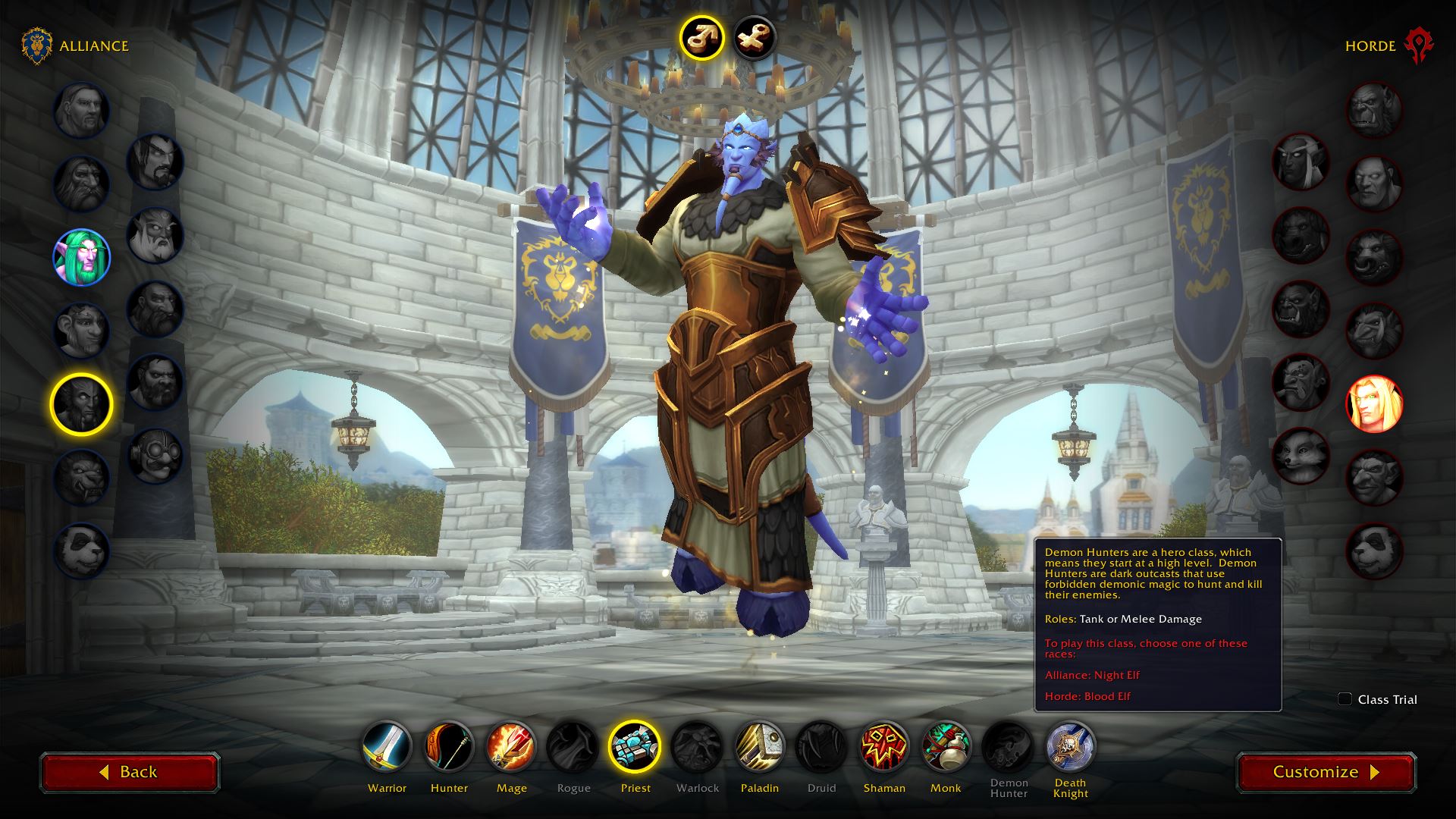1456x819 pixels.
Task: Choose the goggled Gnome race portrait
Action: [155, 455]
